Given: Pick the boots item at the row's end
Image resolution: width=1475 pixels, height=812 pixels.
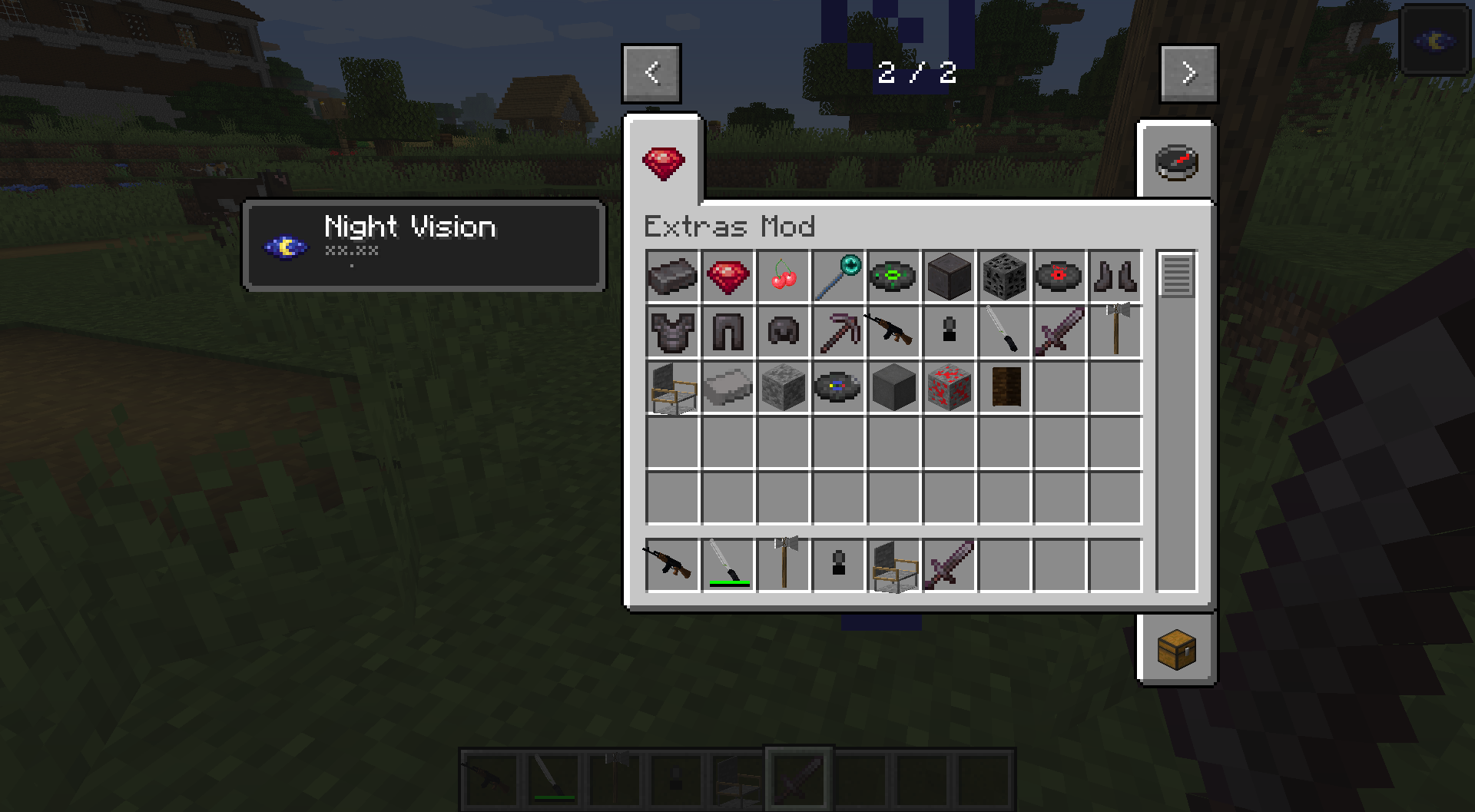Looking at the screenshot, I should (1115, 277).
